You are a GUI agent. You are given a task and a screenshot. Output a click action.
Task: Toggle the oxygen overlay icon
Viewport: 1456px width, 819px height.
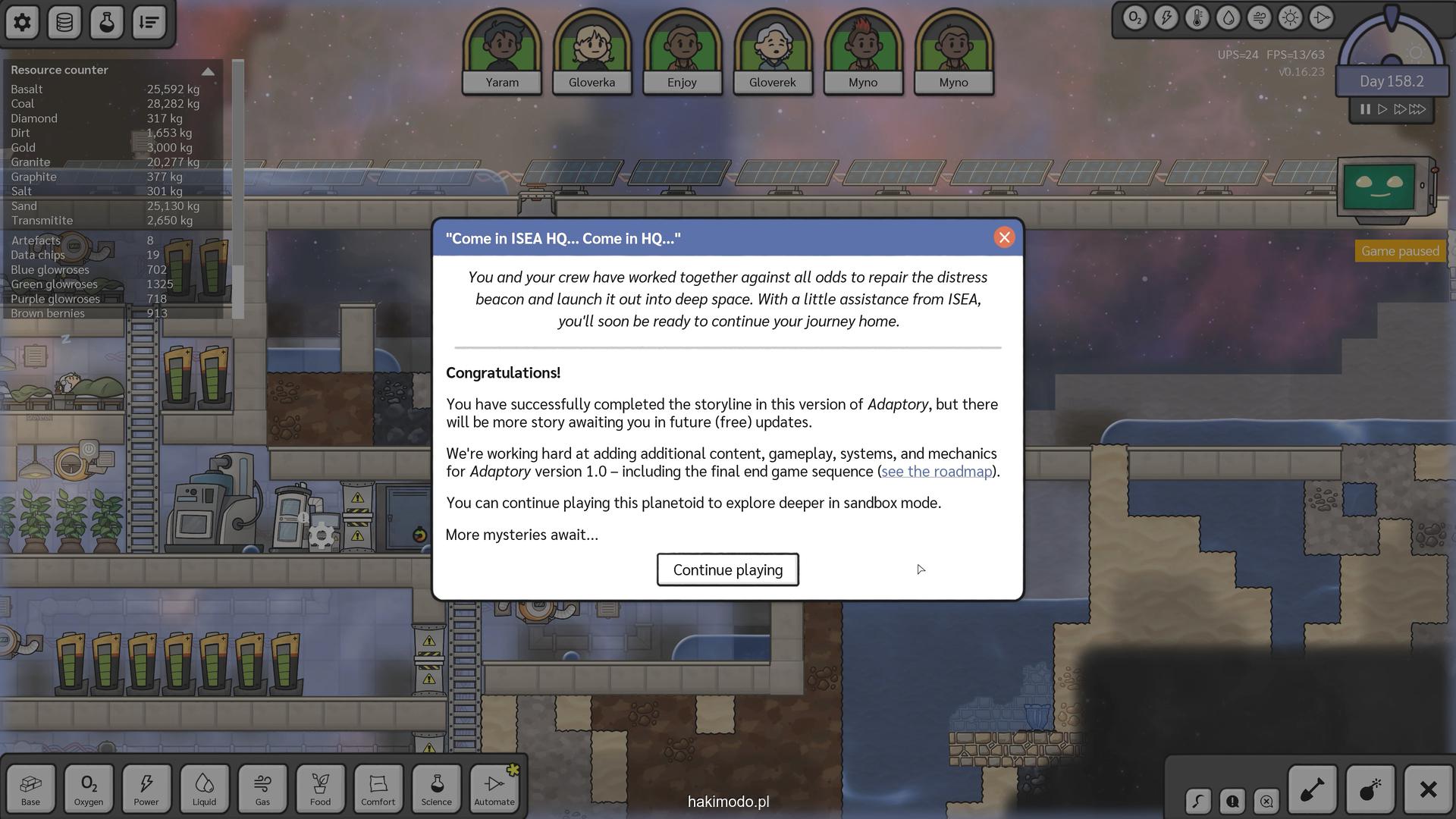tap(1134, 18)
